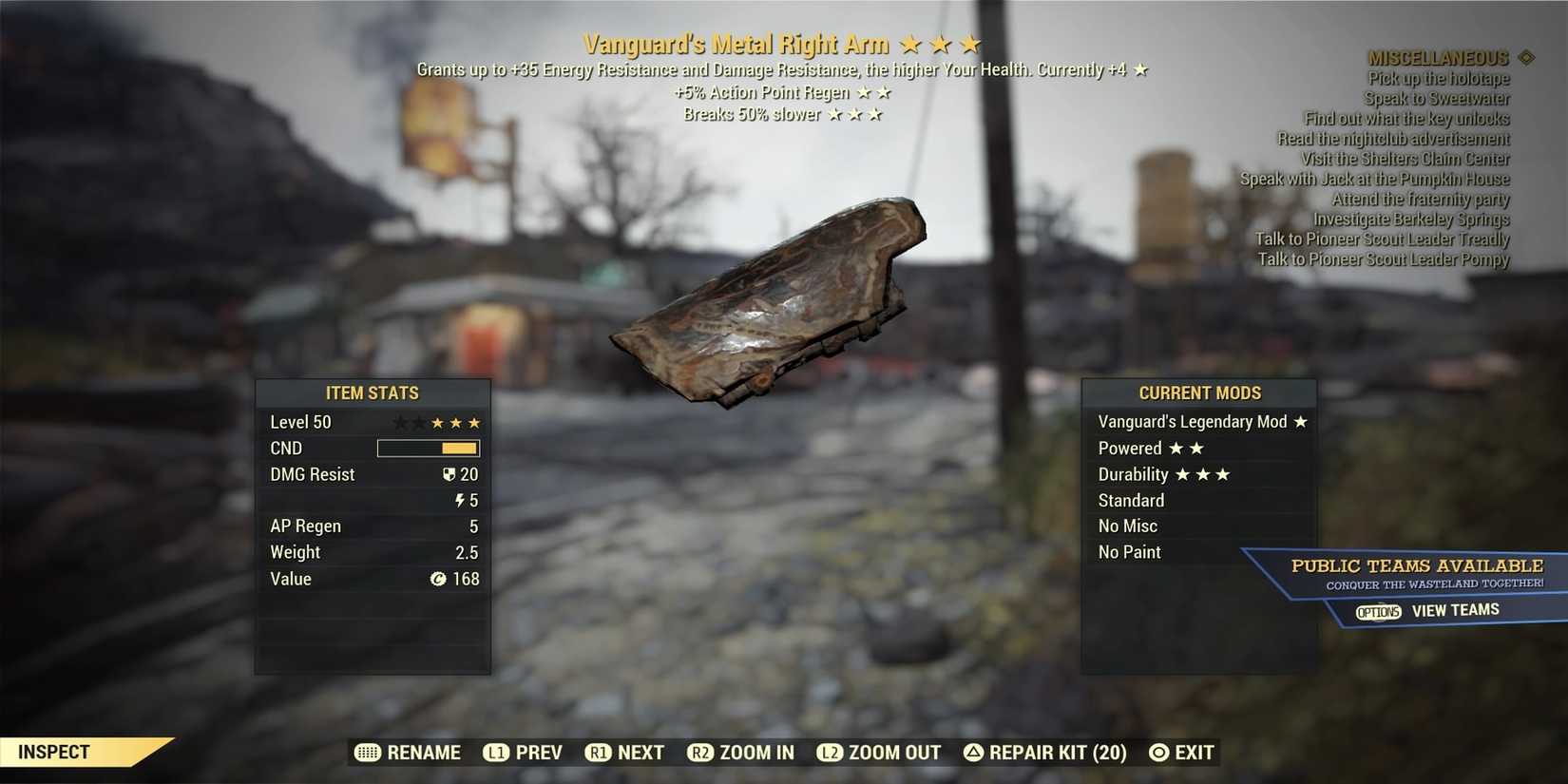Screen dimensions: 1568x784
Task: Click the diamond icon beside MISCELLANEOUS
Action: (1527, 57)
